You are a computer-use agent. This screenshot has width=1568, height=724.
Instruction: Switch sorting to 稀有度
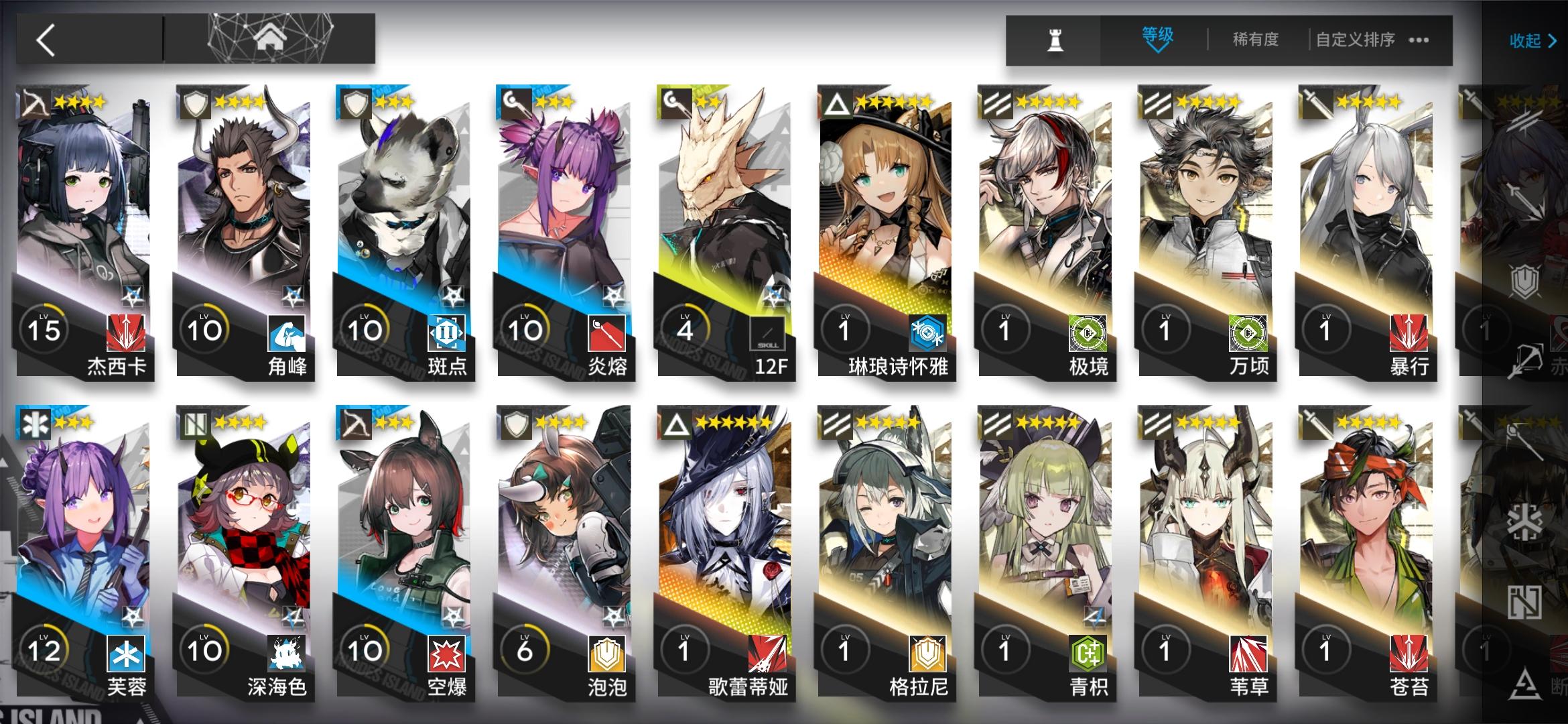(x=1256, y=39)
